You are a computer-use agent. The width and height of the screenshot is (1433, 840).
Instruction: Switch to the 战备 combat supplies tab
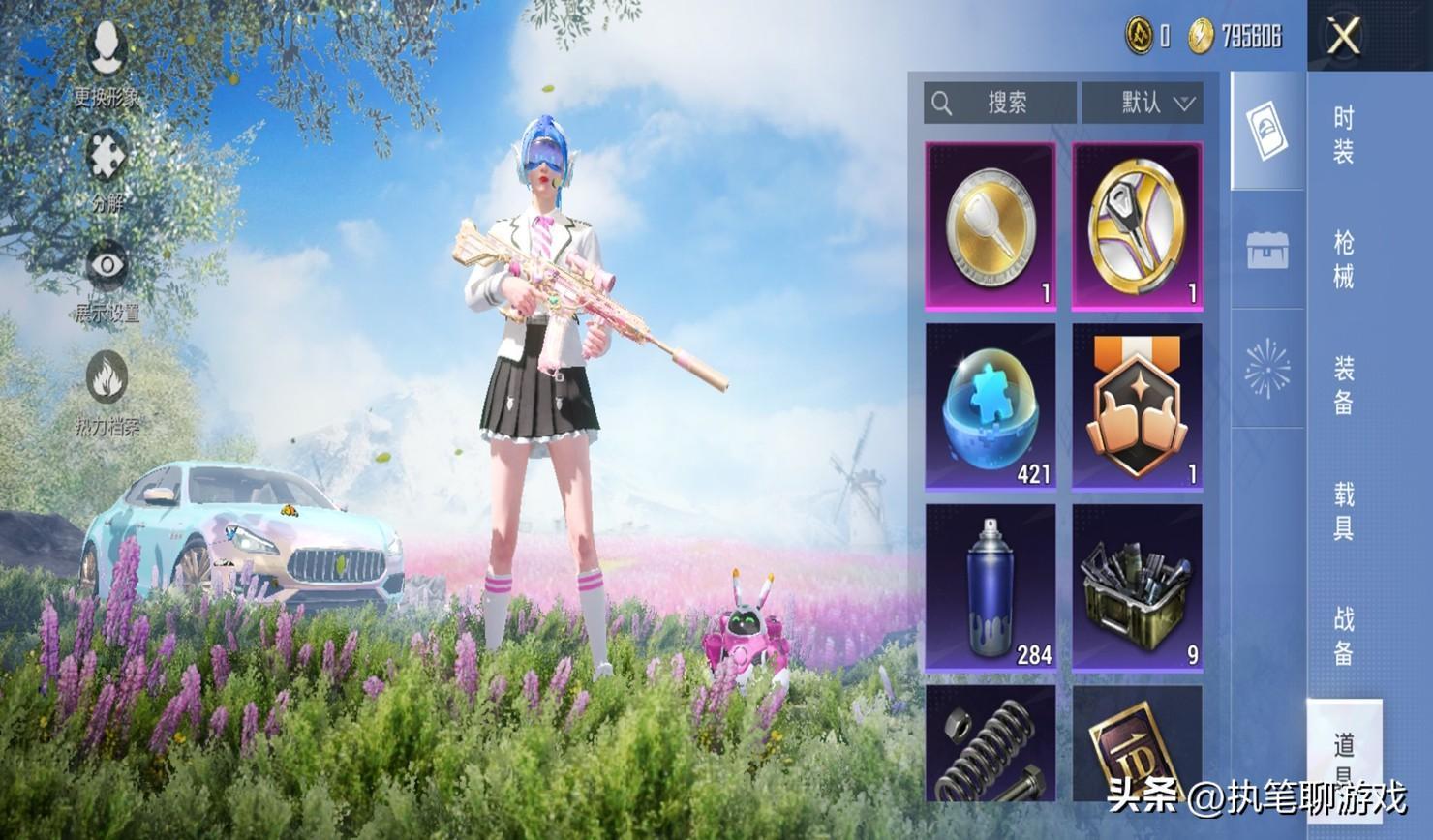[1344, 636]
